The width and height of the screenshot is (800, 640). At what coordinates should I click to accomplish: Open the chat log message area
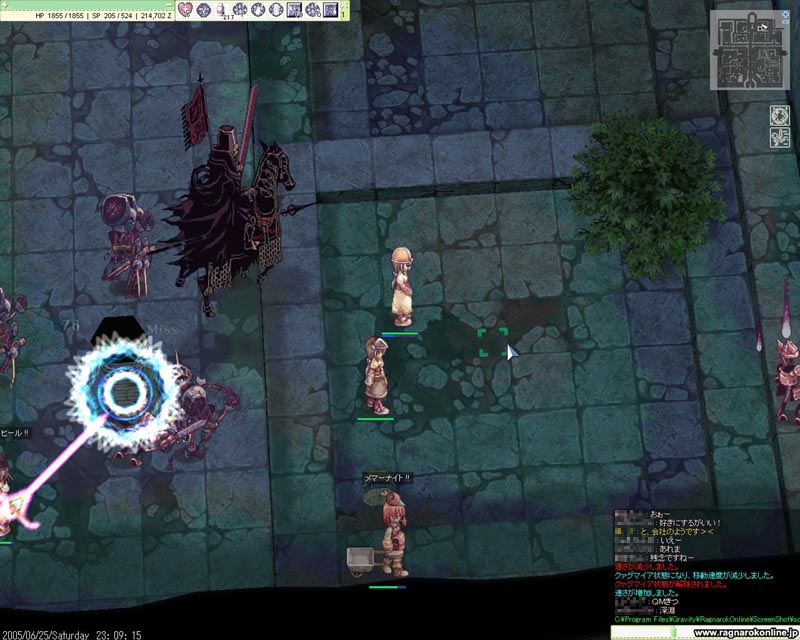click(705, 562)
